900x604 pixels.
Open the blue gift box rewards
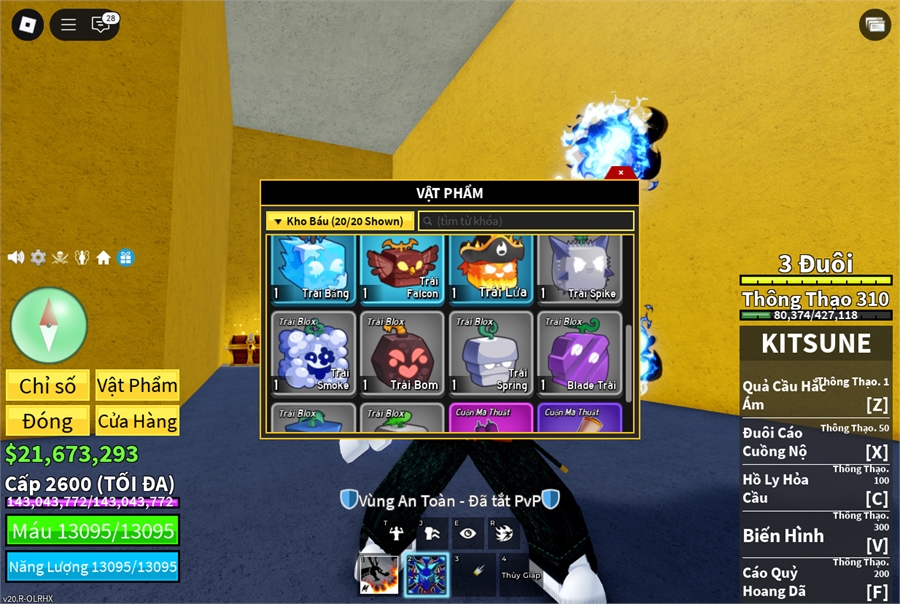click(x=125, y=257)
